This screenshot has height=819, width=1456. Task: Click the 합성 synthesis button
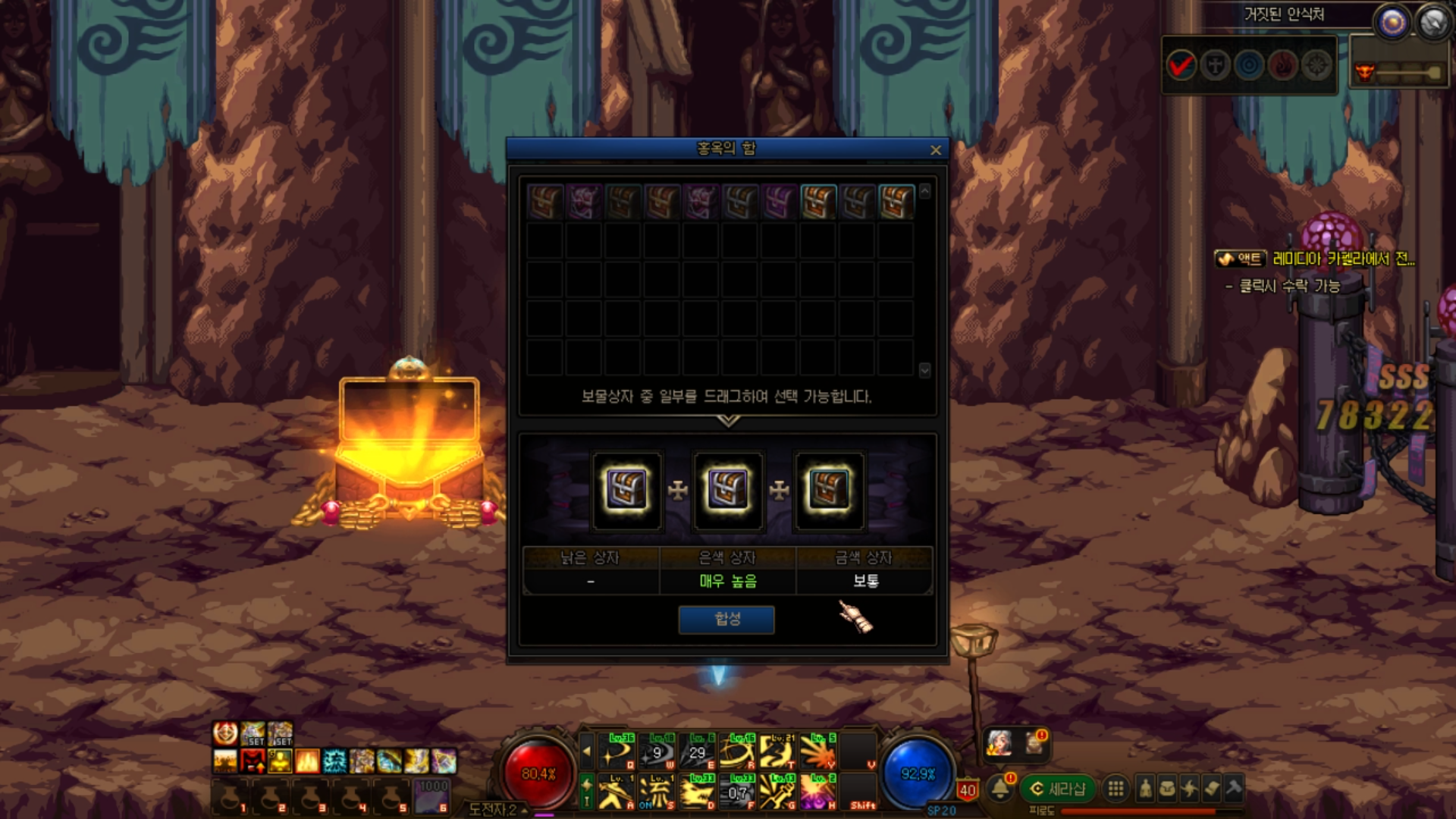(726, 619)
